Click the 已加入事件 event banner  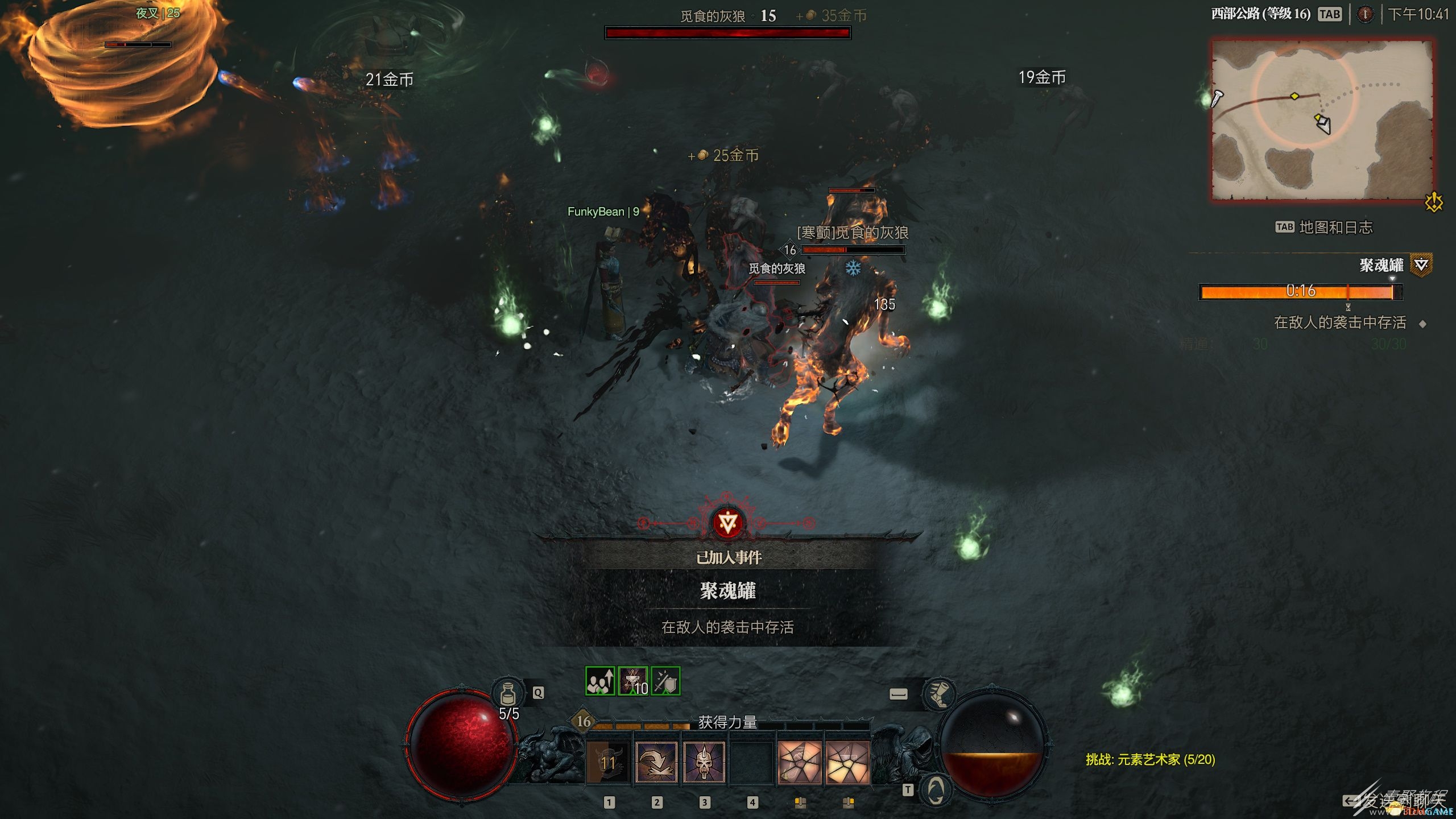728,557
